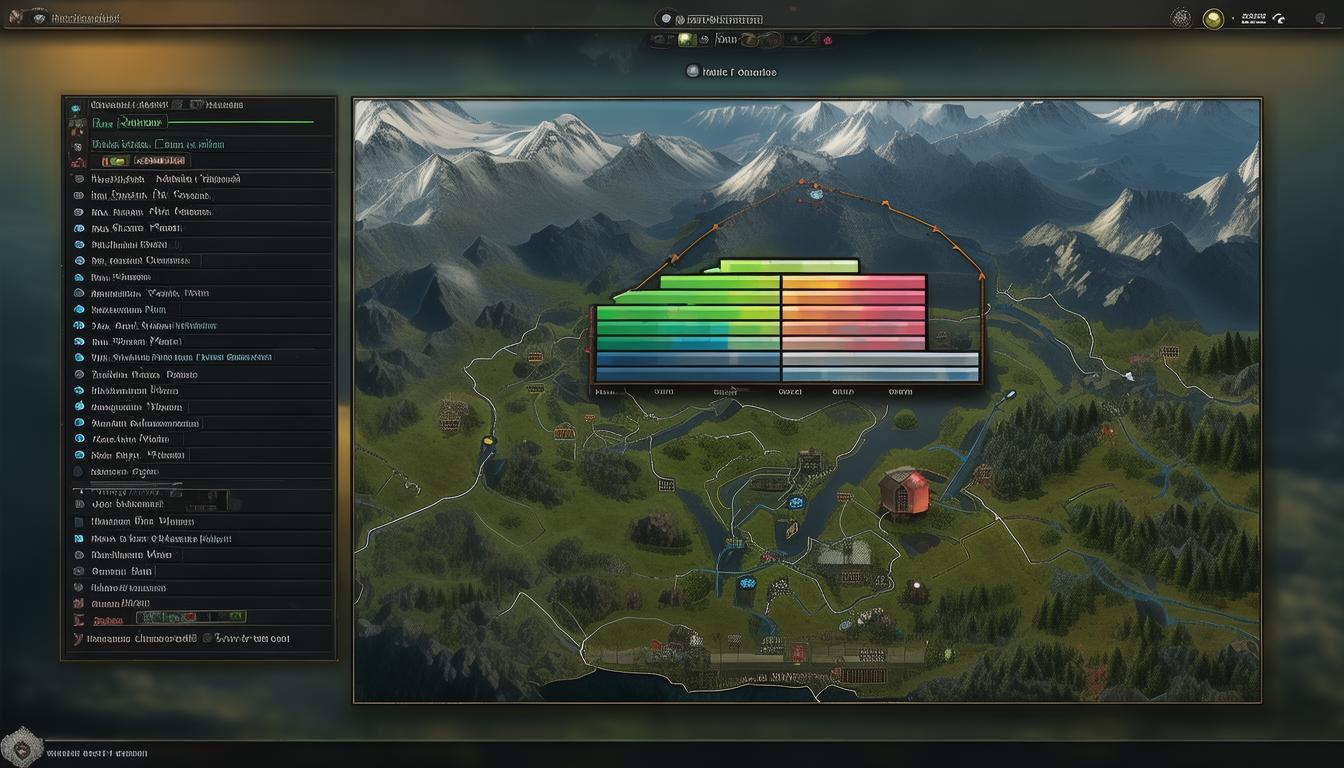Click the red gem icon in the top toolbar
This screenshot has width=1344, height=768.
click(827, 41)
